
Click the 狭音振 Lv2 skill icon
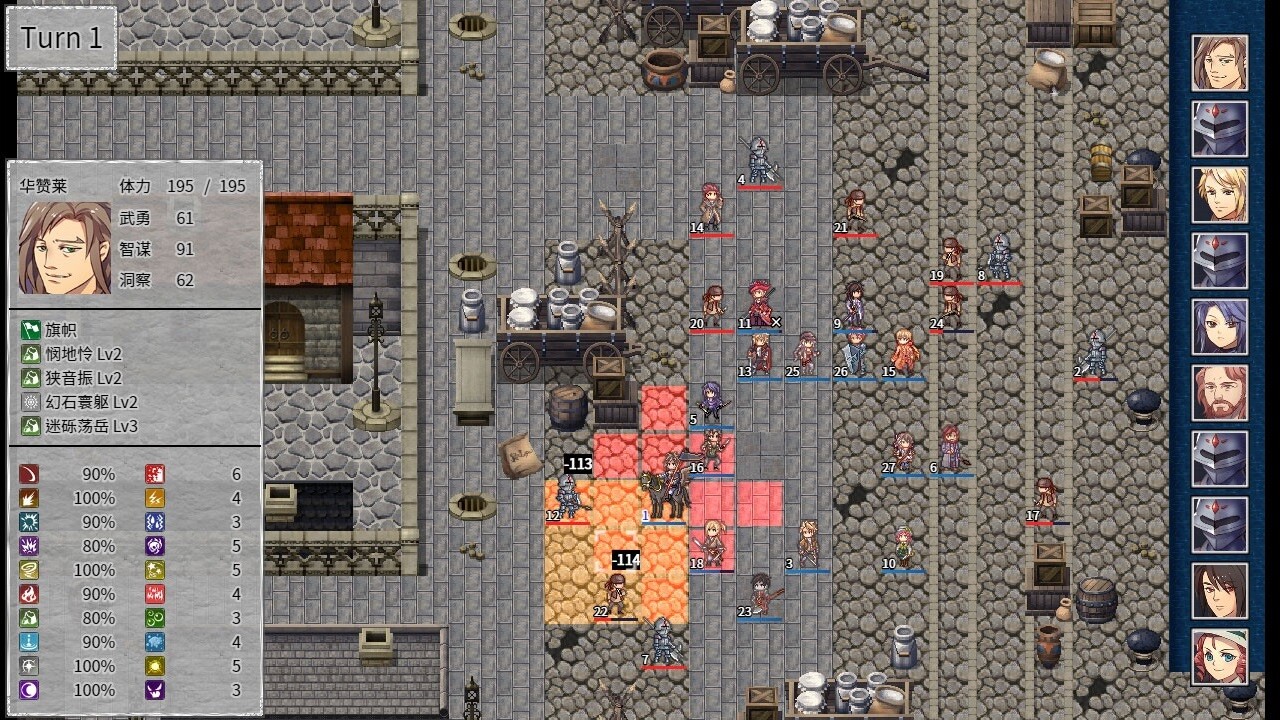(x=31, y=377)
